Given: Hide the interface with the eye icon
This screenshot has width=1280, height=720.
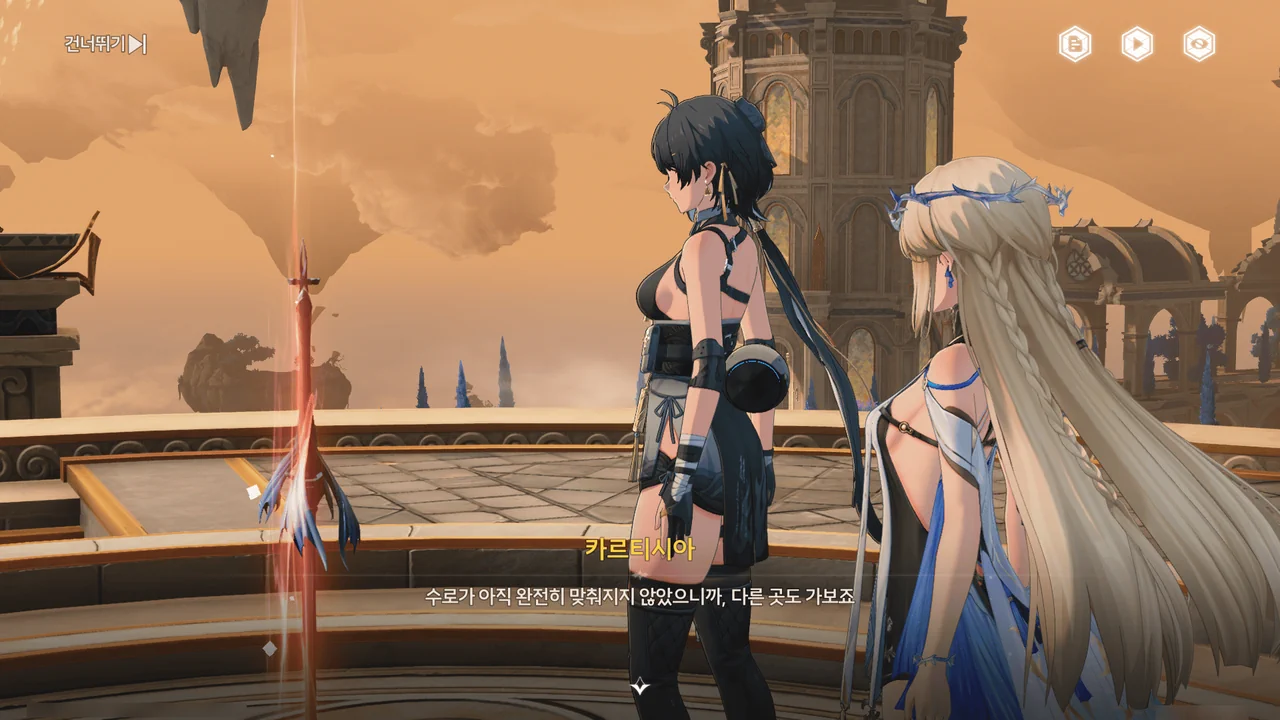Looking at the screenshot, I should pos(1199,44).
